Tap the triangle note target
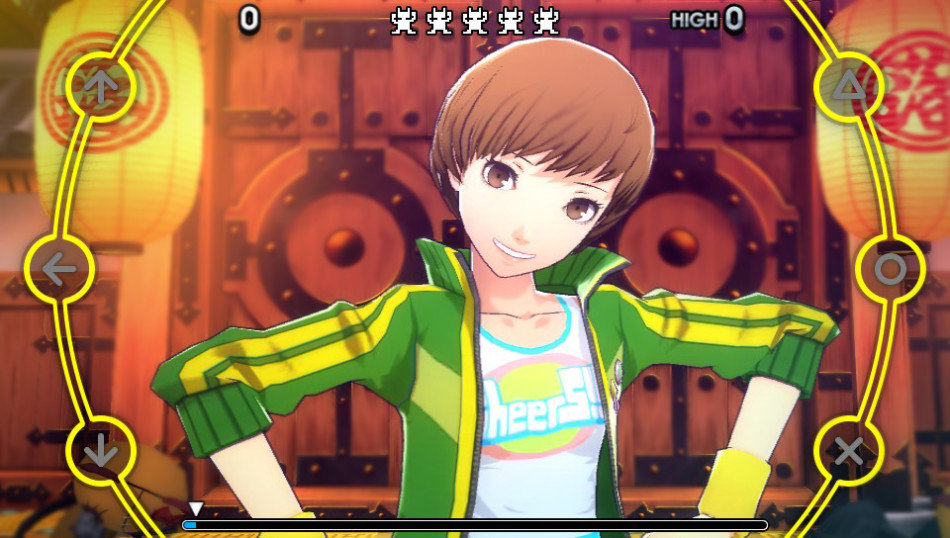 coord(849,87)
